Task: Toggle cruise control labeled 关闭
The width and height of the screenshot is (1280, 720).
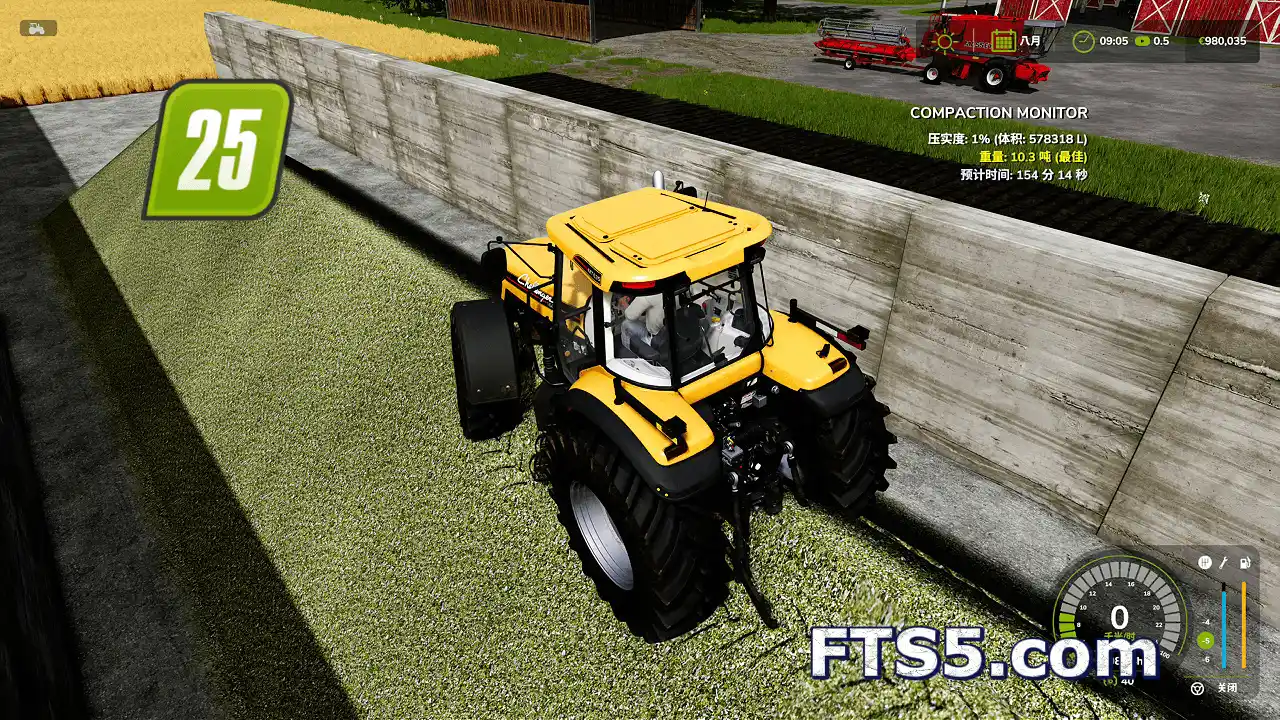Action: point(1227,688)
